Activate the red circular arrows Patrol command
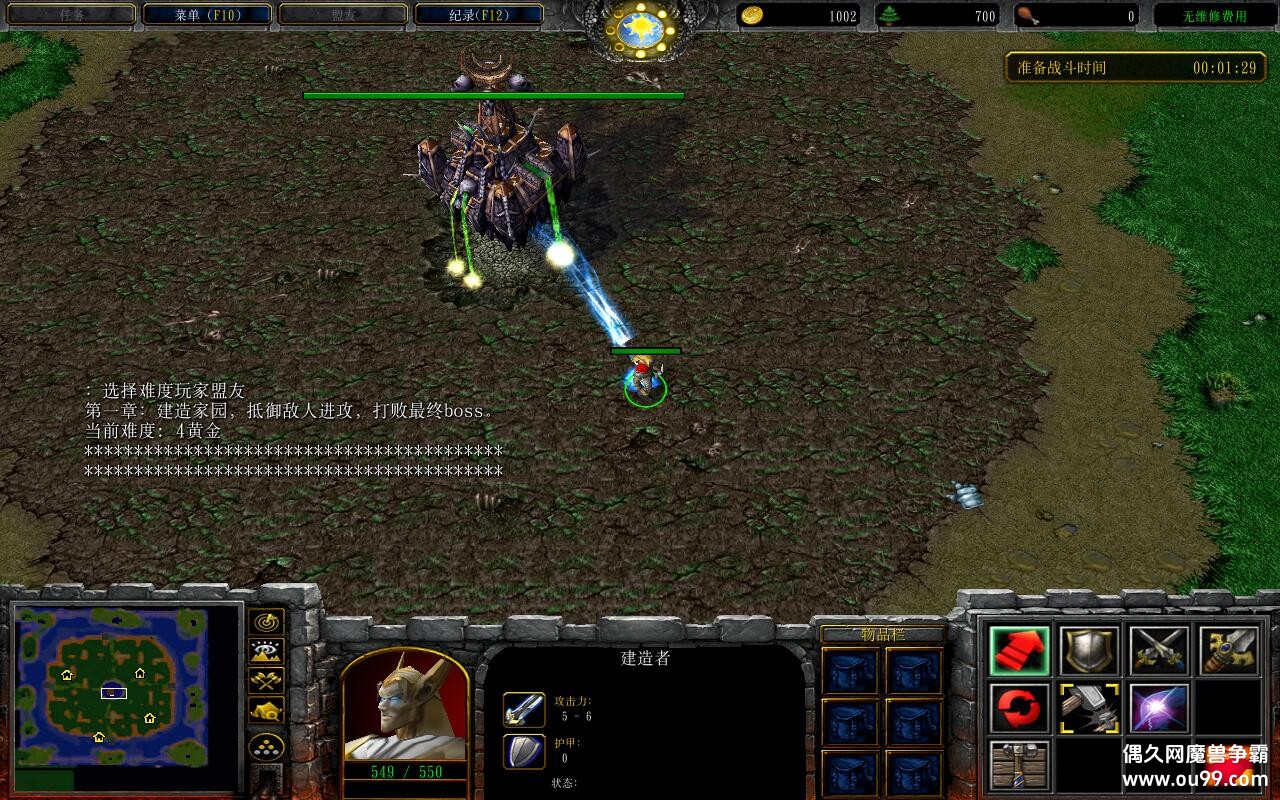Viewport: 1280px width, 800px height. pyautogui.click(x=1019, y=709)
